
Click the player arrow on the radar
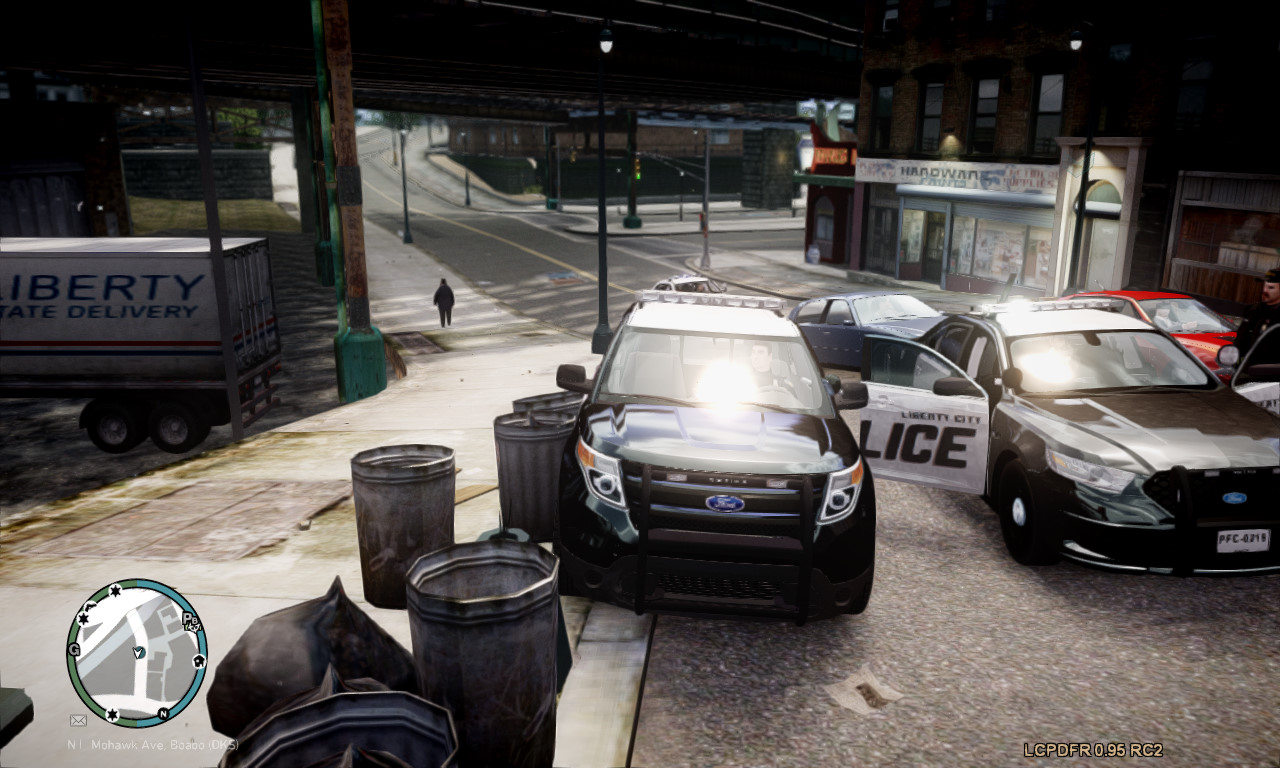[138, 653]
